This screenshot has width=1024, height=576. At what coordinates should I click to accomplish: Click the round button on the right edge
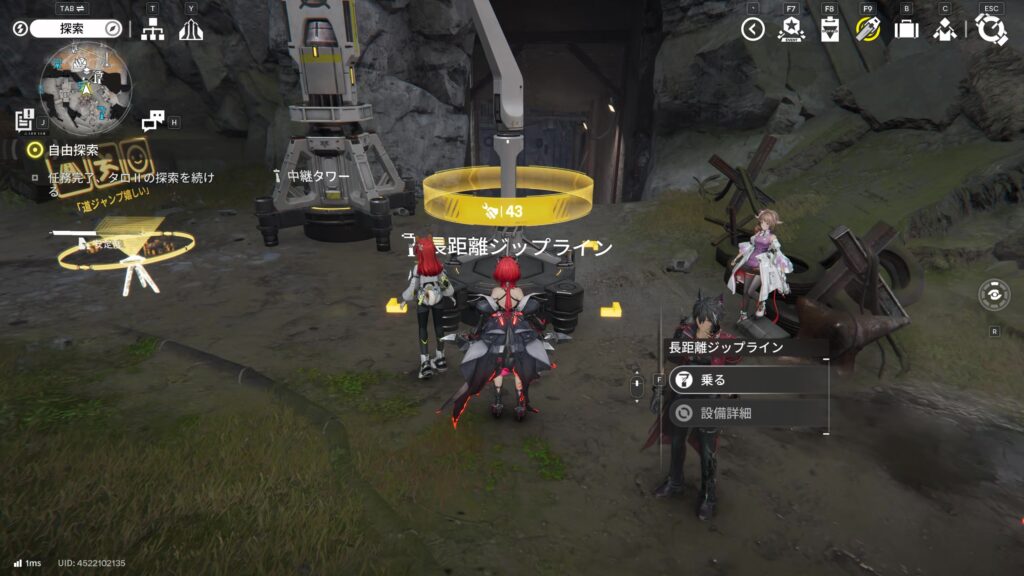(x=994, y=294)
